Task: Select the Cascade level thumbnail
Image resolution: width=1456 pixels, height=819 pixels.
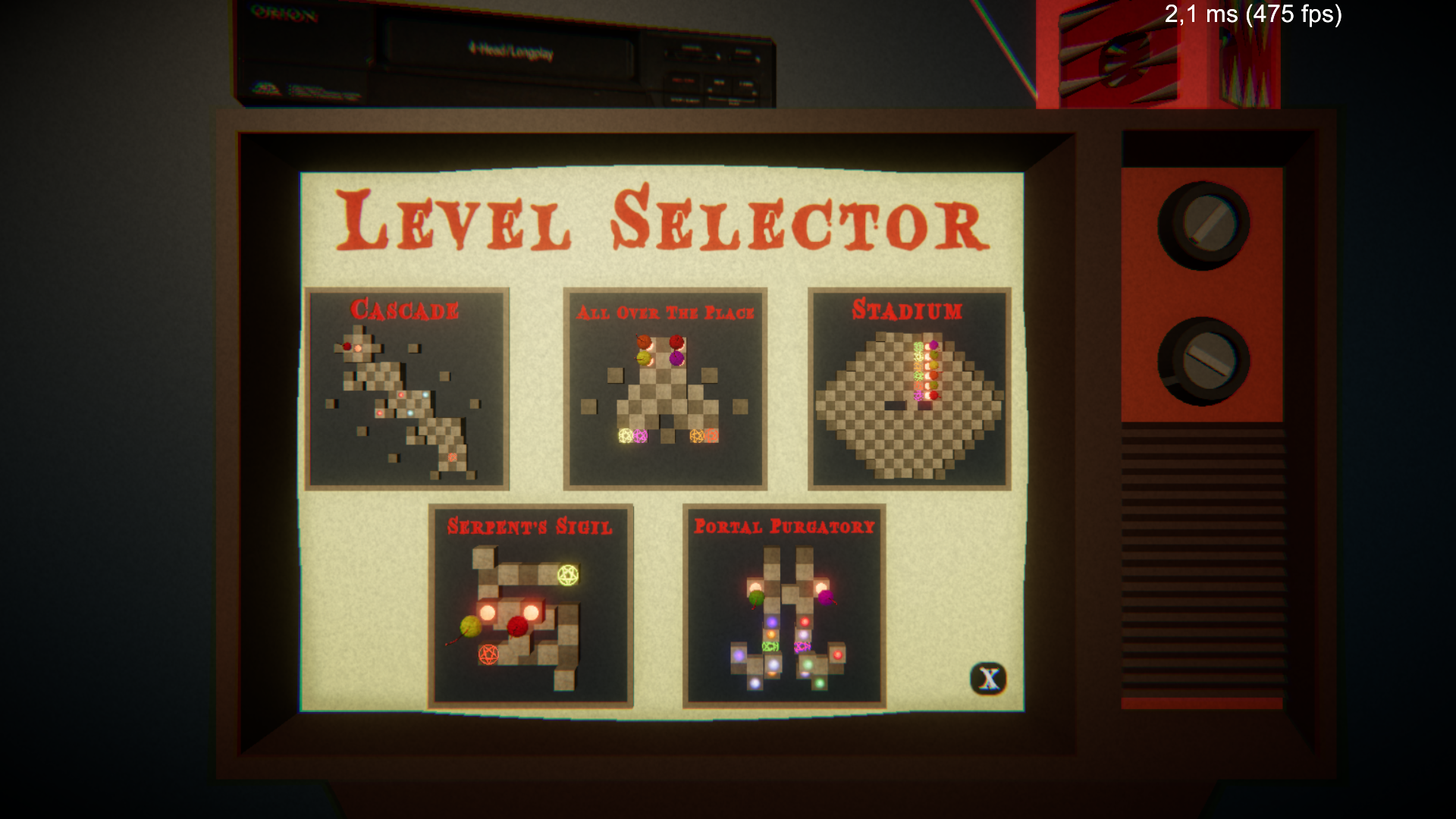Action: [406, 387]
